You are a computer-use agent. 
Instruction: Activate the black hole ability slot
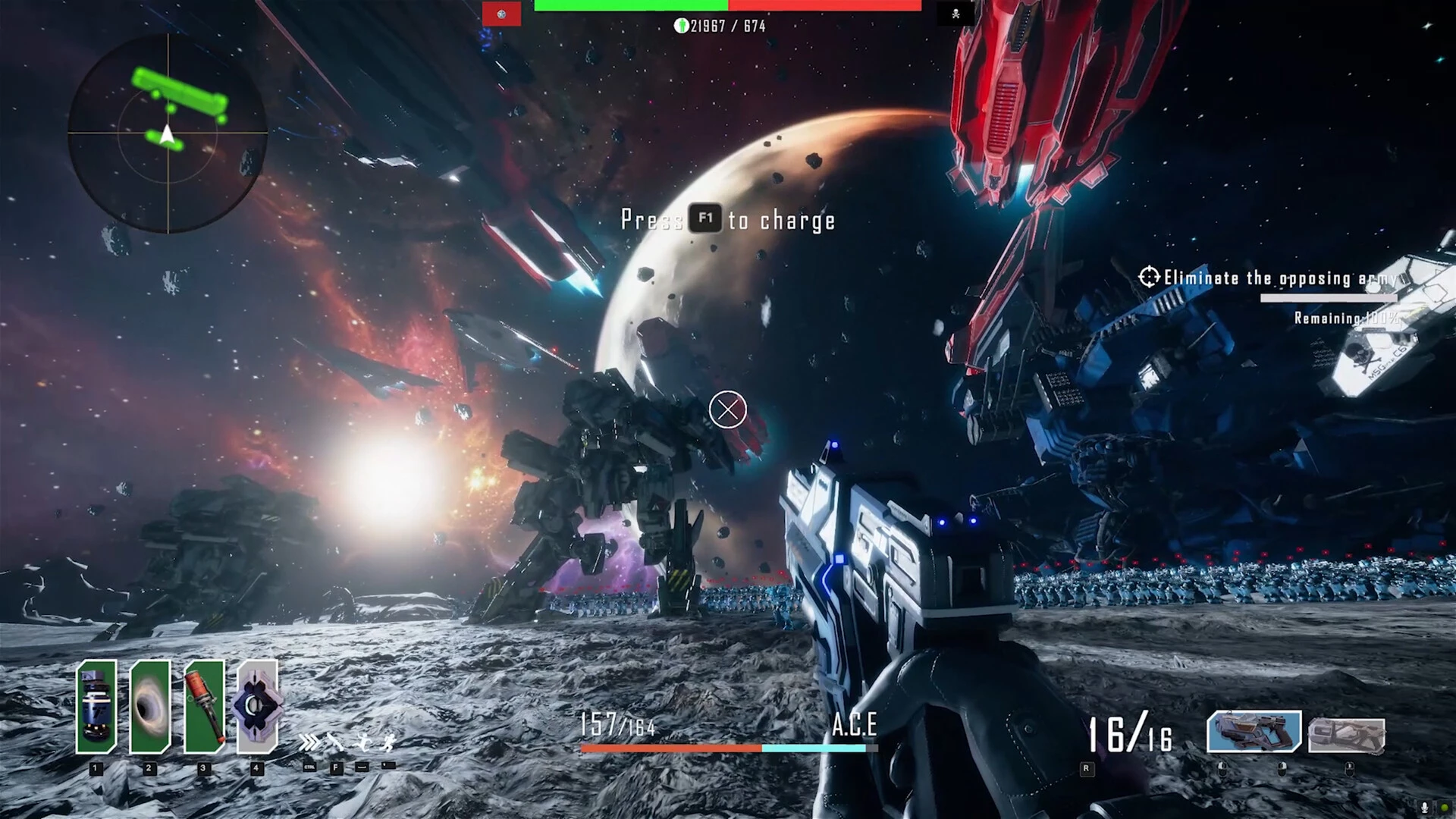(149, 707)
